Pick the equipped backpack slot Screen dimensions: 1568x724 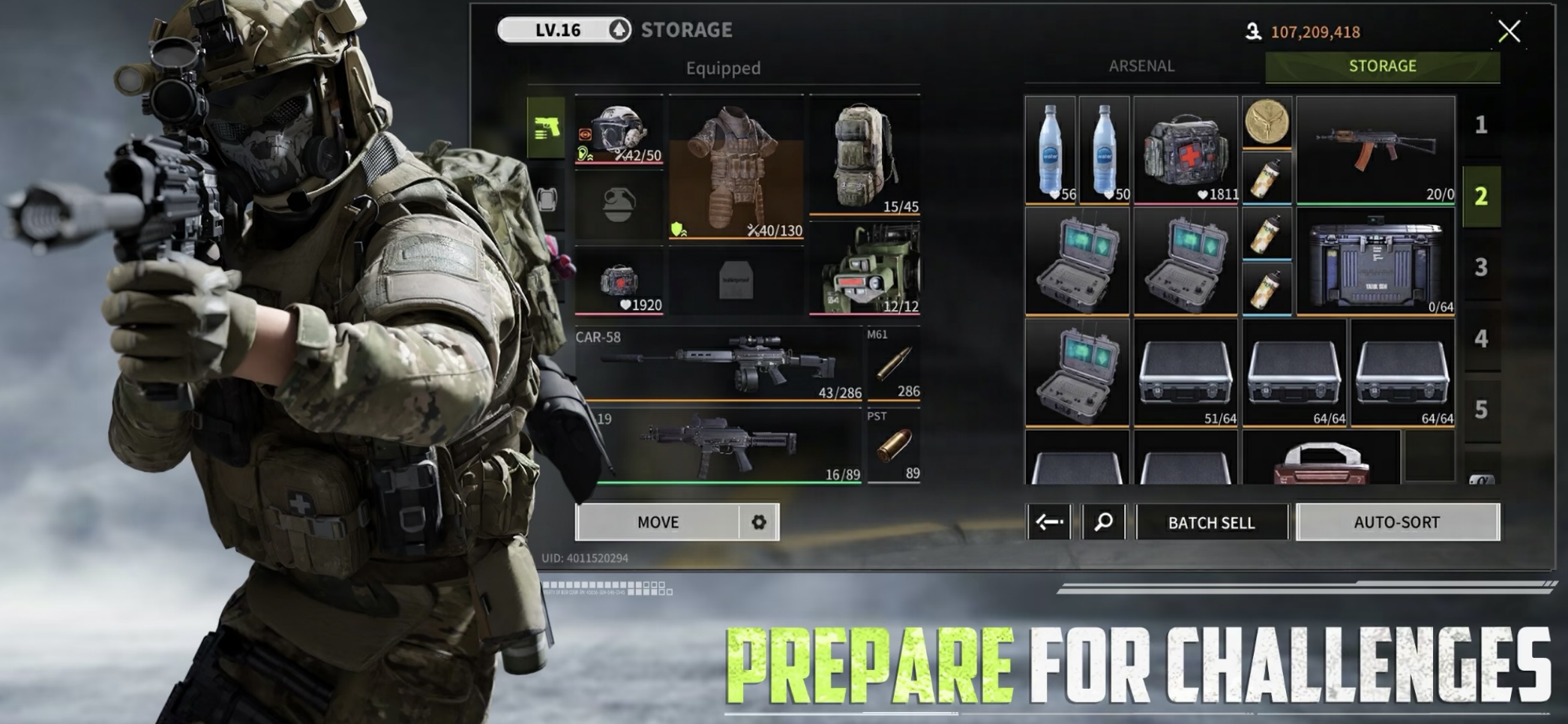pyautogui.click(x=865, y=155)
